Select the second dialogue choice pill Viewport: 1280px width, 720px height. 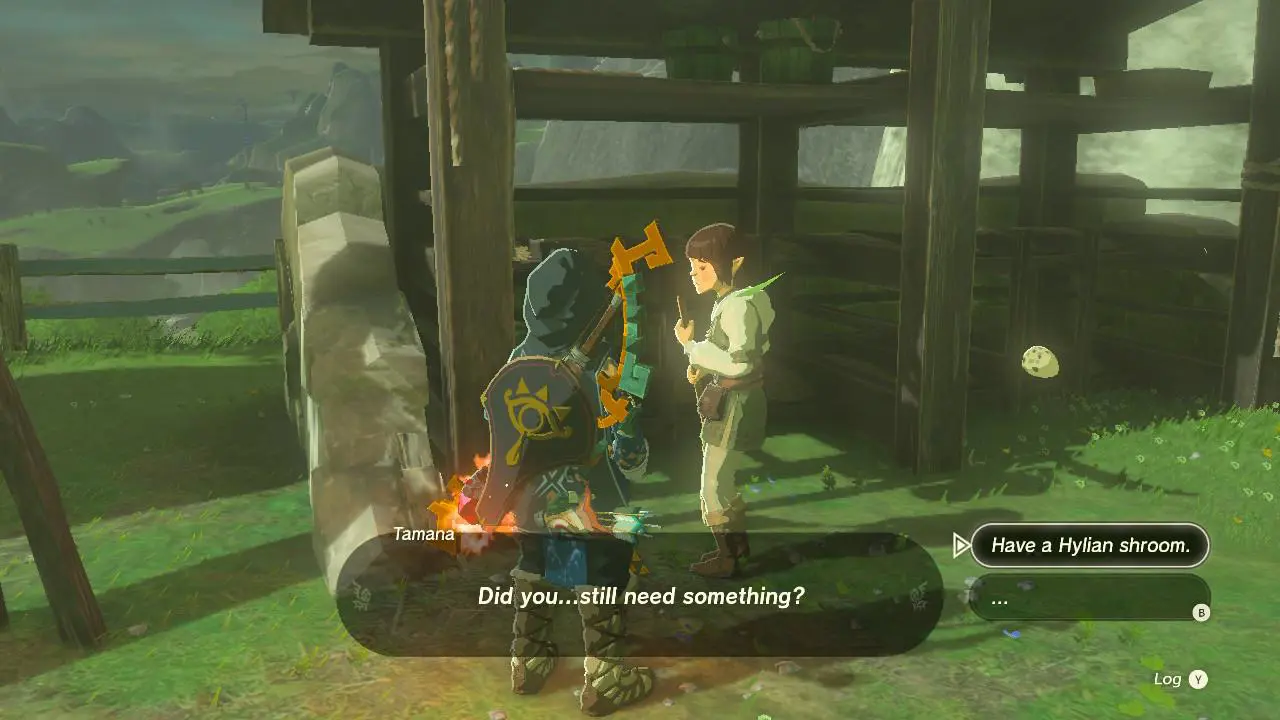coord(1090,599)
